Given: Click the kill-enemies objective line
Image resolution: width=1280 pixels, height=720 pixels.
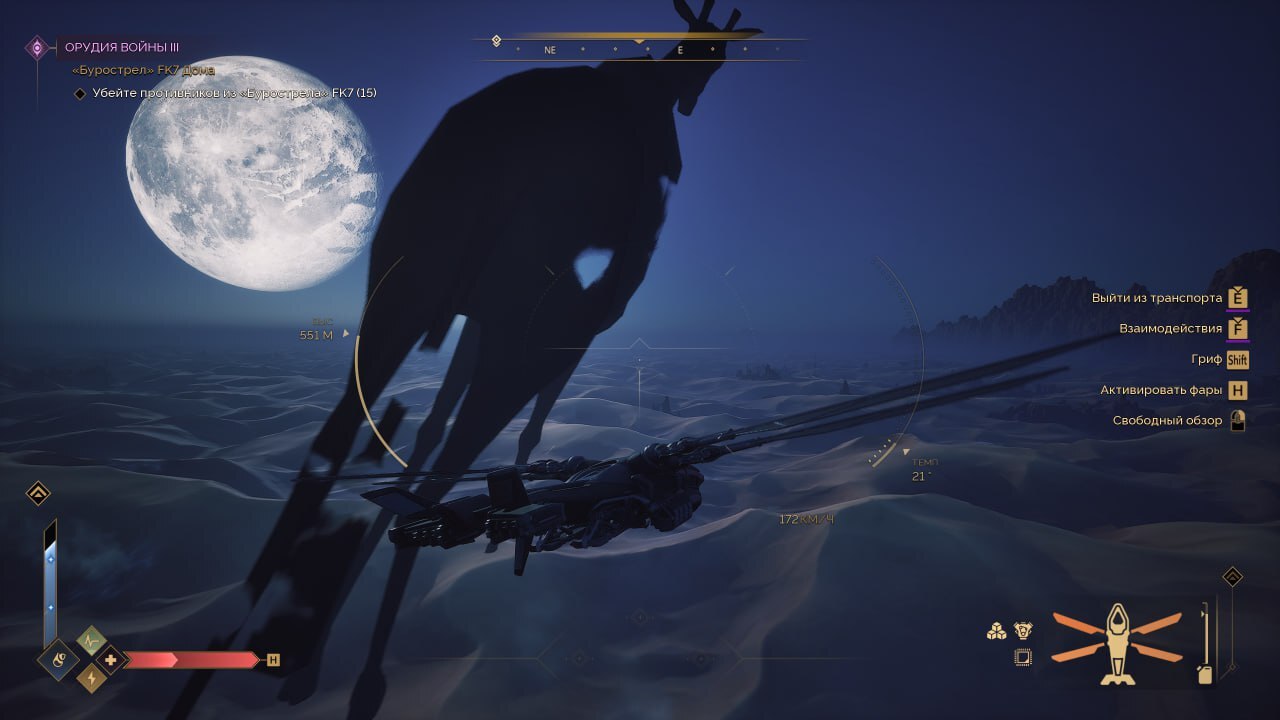Looking at the screenshot, I should pyautogui.click(x=234, y=93).
